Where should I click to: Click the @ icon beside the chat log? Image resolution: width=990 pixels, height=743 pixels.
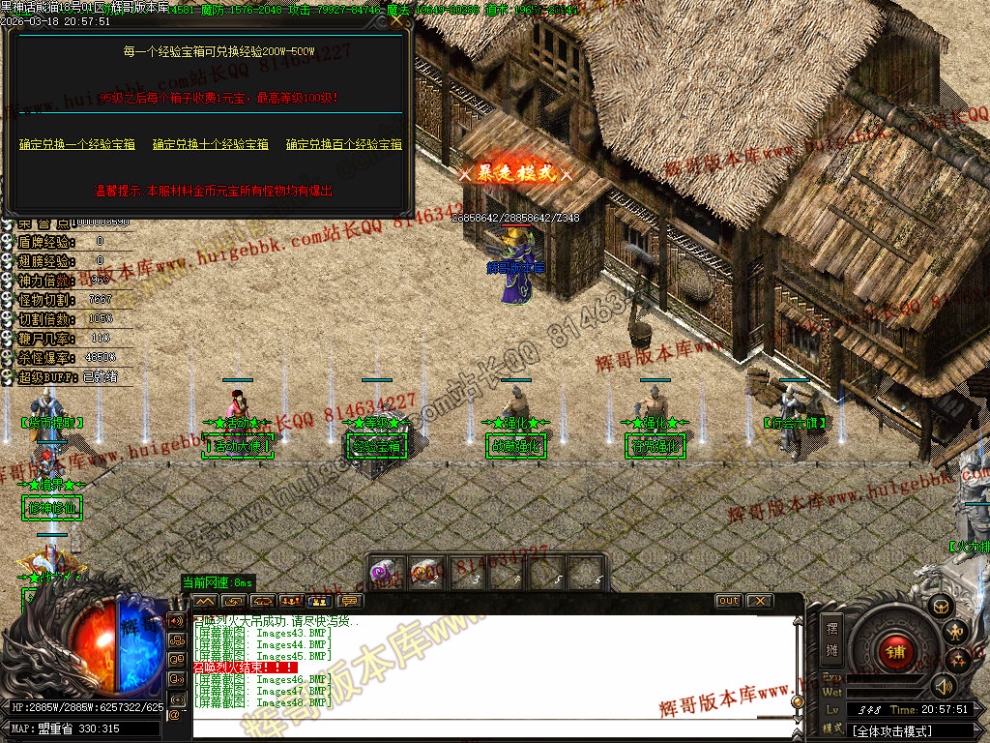point(174,715)
